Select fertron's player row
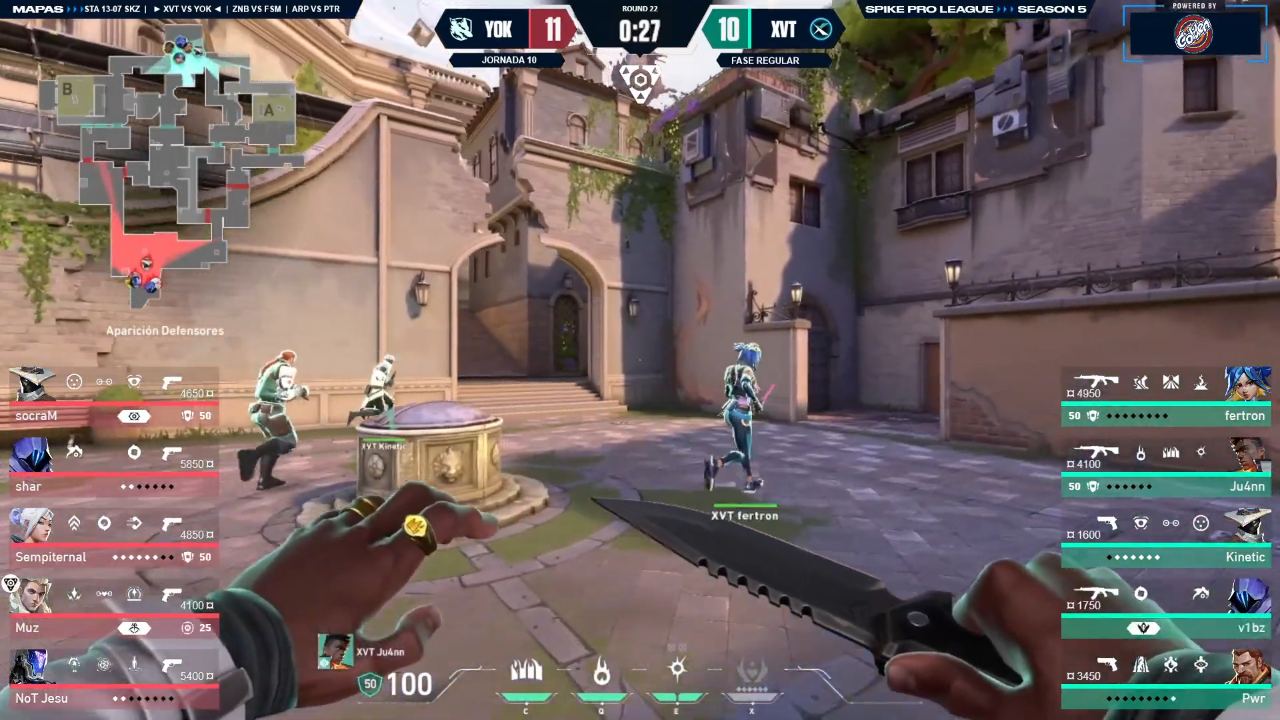Image resolution: width=1280 pixels, height=720 pixels. pos(1166,398)
